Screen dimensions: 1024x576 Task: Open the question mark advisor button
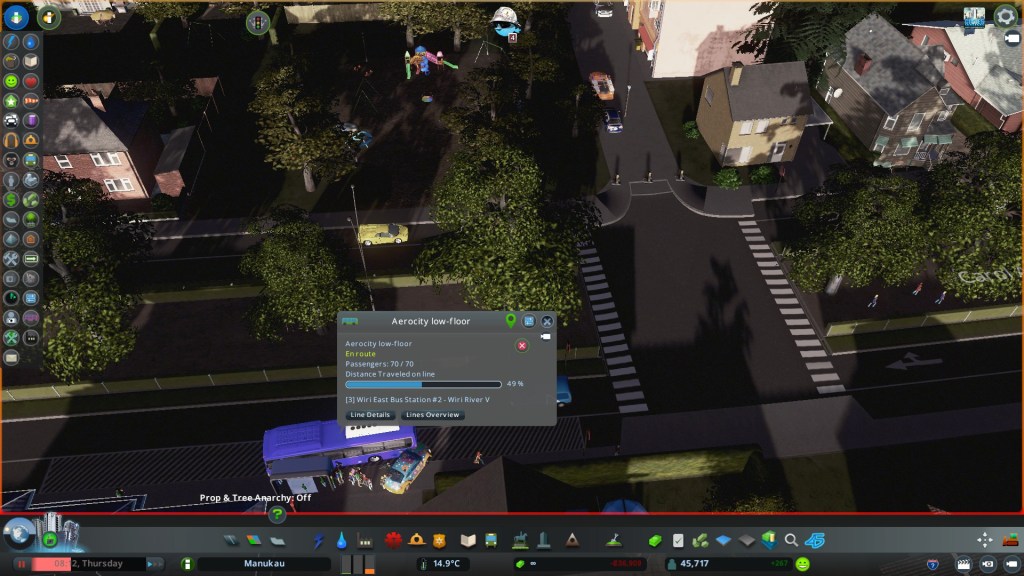tap(277, 514)
